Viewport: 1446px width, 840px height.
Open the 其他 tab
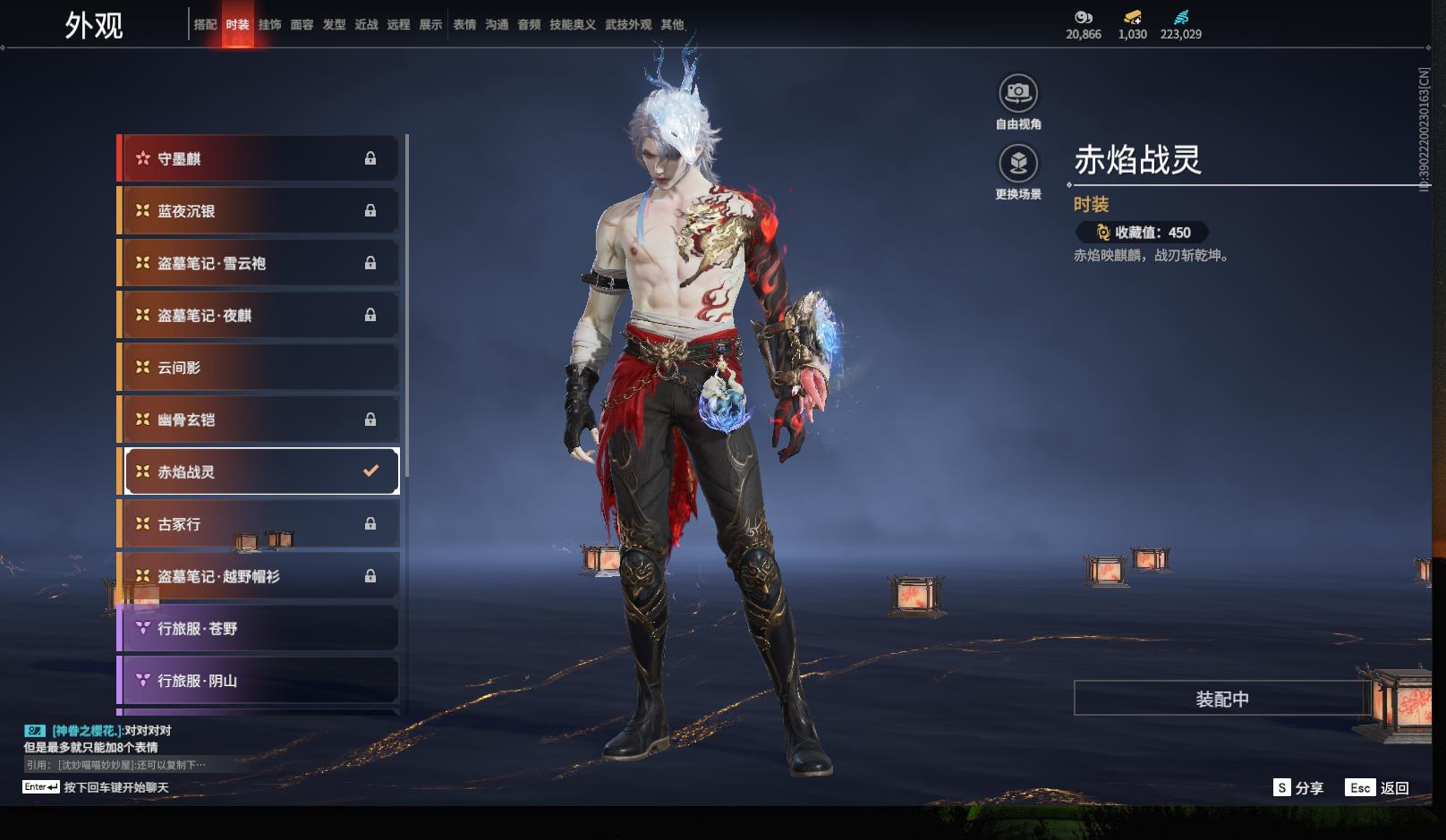click(672, 24)
